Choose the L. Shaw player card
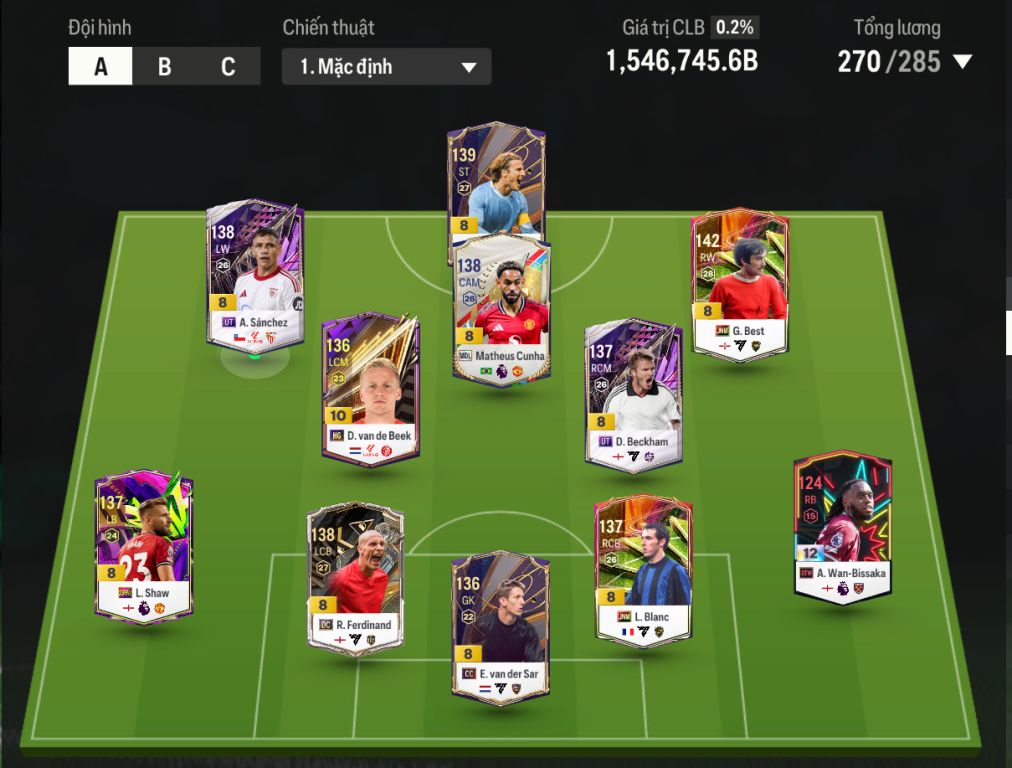1012x768 pixels. click(145, 545)
